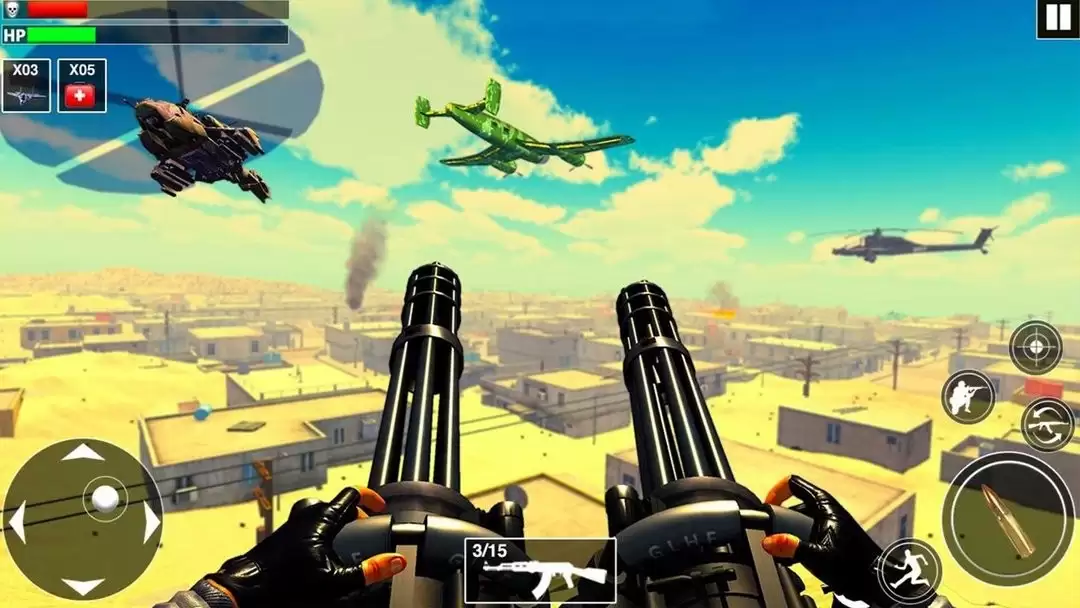Tap the joystick's left arrow
The width and height of the screenshot is (1080, 608).
[17, 521]
